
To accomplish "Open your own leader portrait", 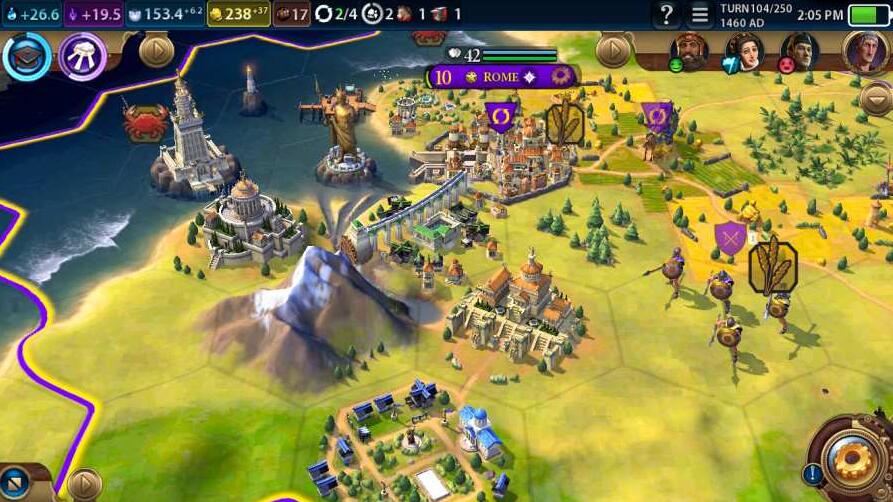I will click(x=865, y=50).
